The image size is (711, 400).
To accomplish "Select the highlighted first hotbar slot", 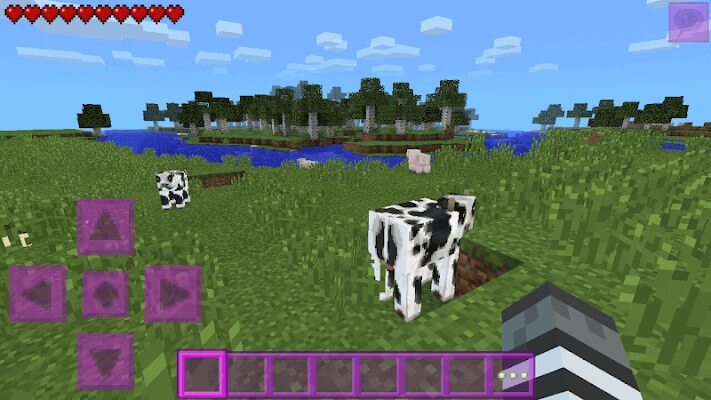I will (x=203, y=375).
